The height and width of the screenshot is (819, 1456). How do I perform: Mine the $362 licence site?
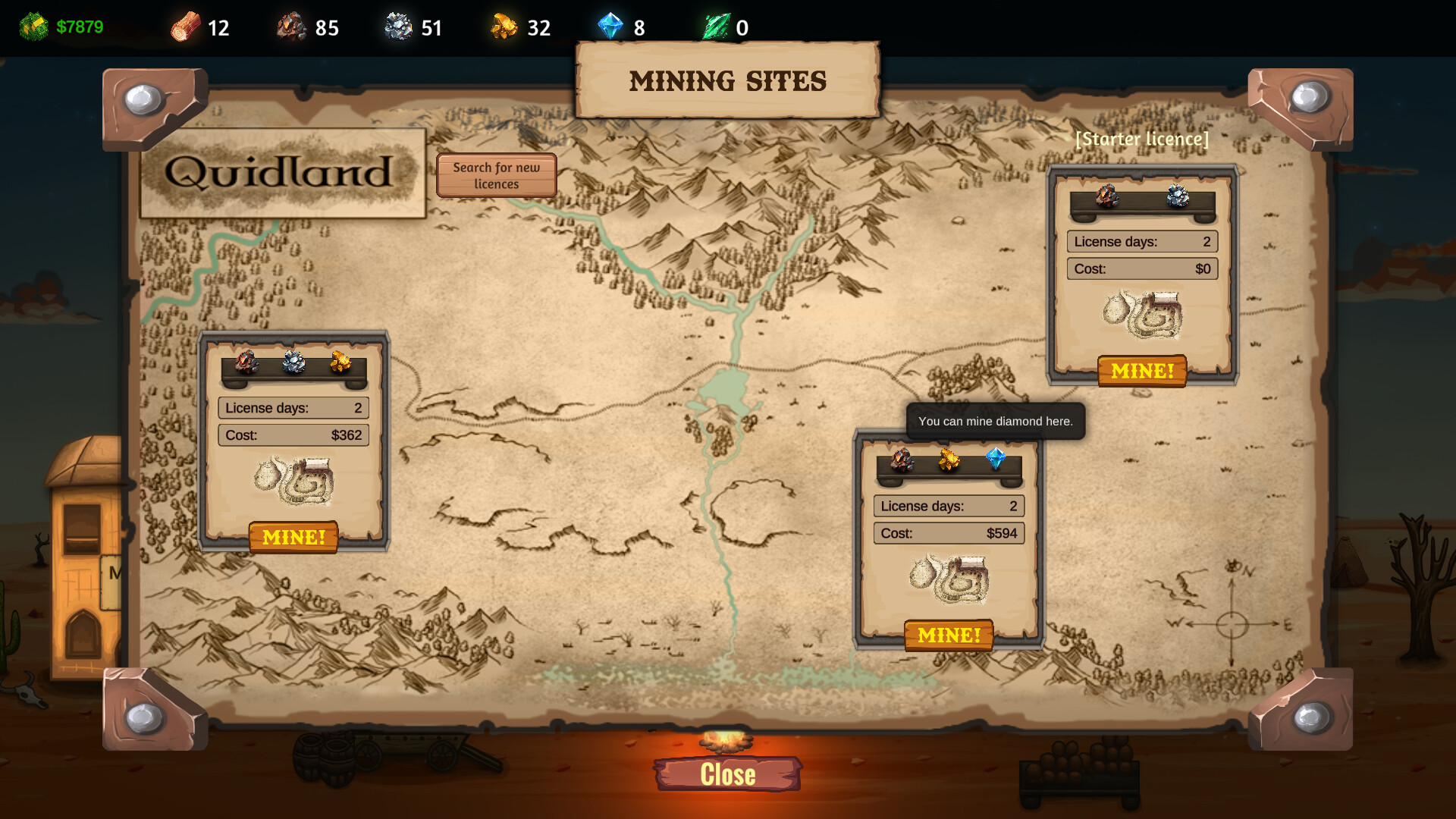point(293,537)
